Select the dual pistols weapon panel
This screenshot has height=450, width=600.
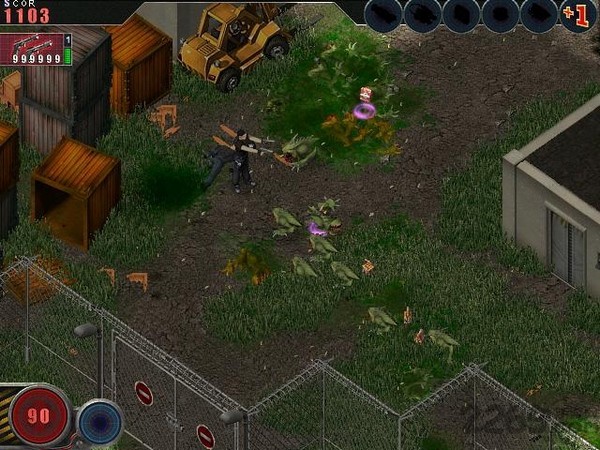(35, 49)
